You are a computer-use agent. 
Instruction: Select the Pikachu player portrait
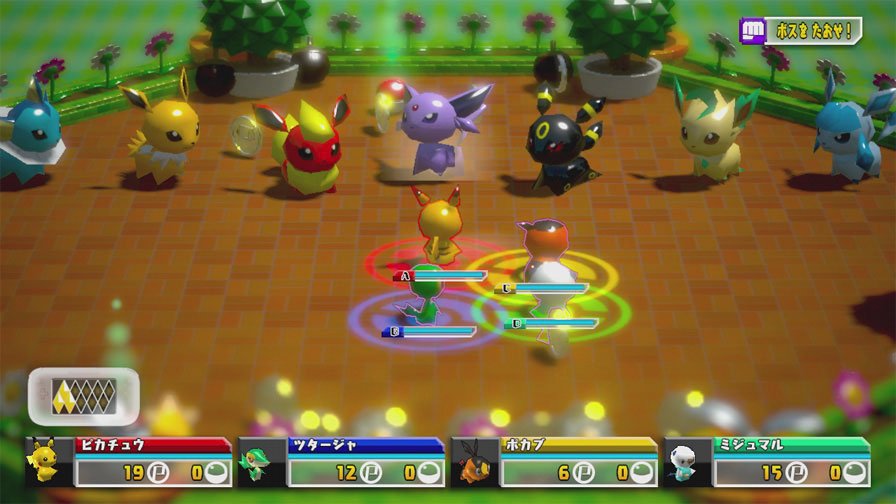[x=45, y=462]
